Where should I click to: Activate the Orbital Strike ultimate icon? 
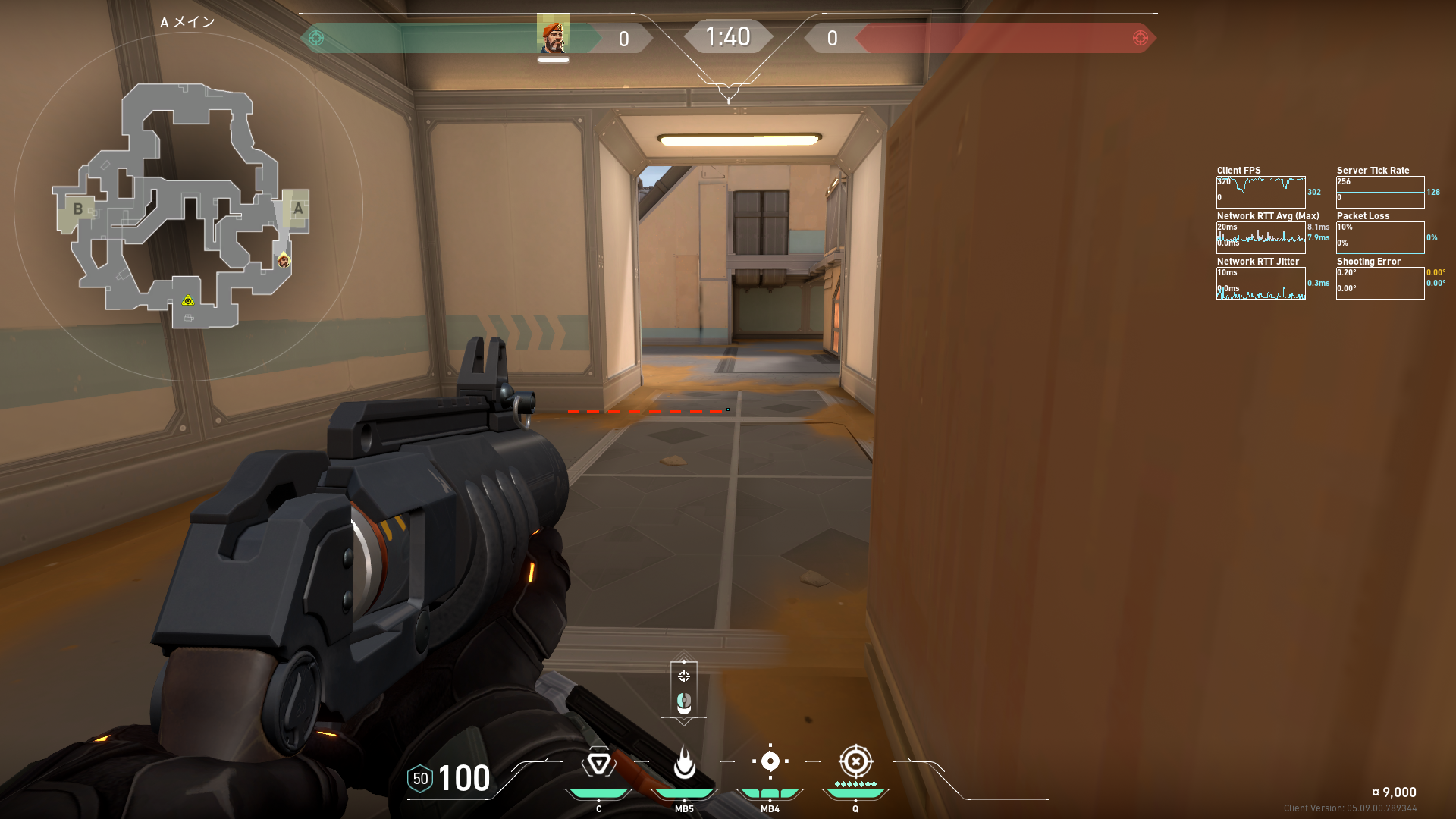[855, 761]
